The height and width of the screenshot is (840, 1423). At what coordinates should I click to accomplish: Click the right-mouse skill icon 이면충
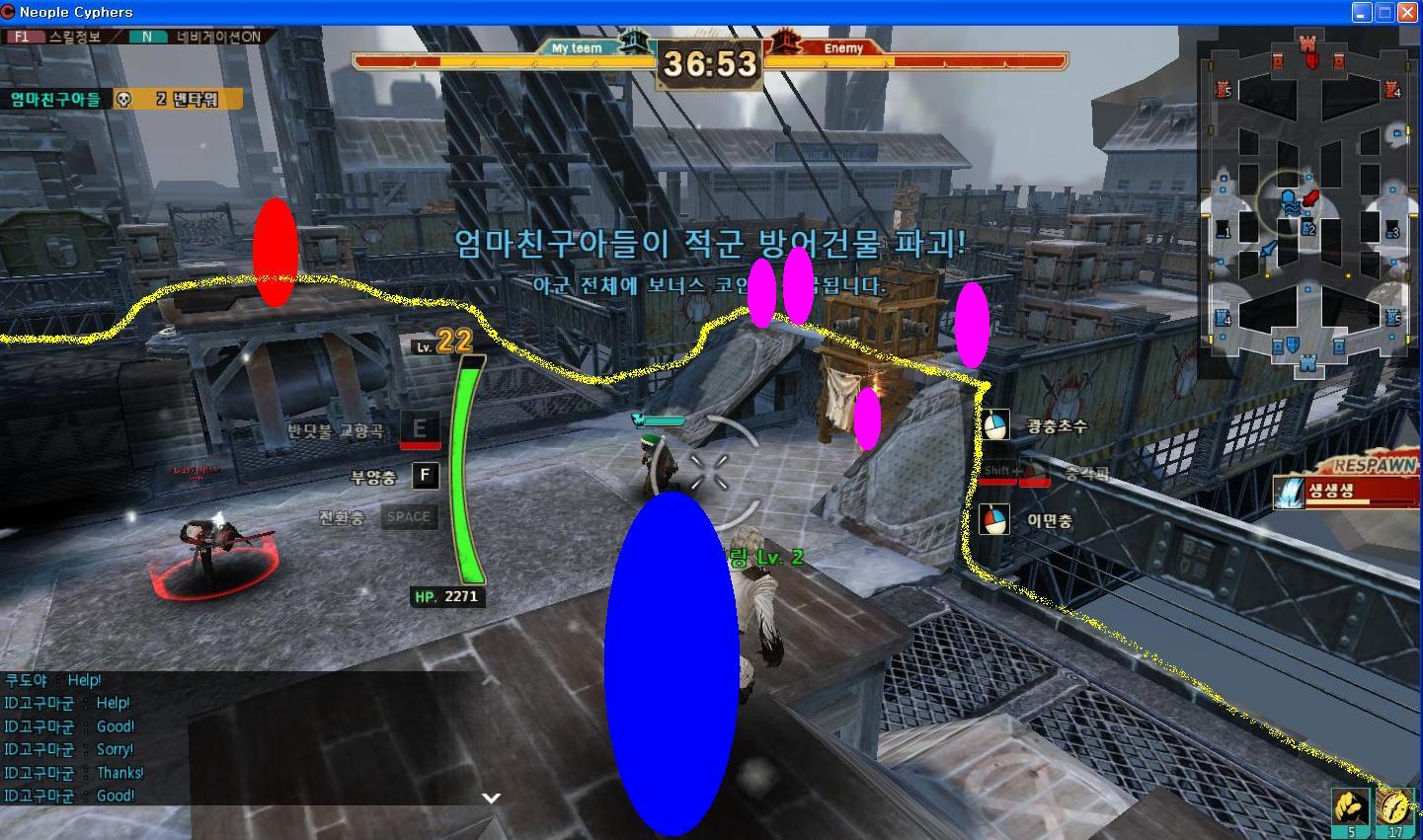(x=994, y=519)
